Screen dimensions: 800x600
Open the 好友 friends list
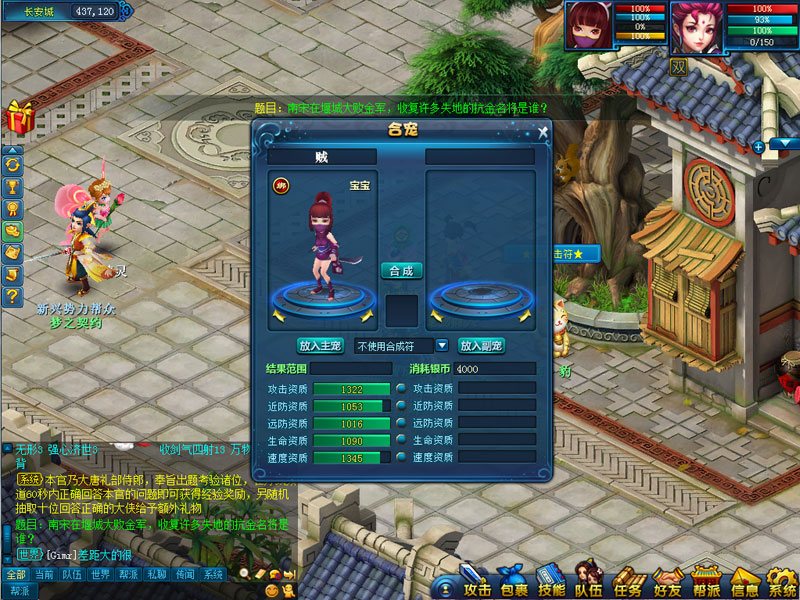pyautogui.click(x=666, y=580)
